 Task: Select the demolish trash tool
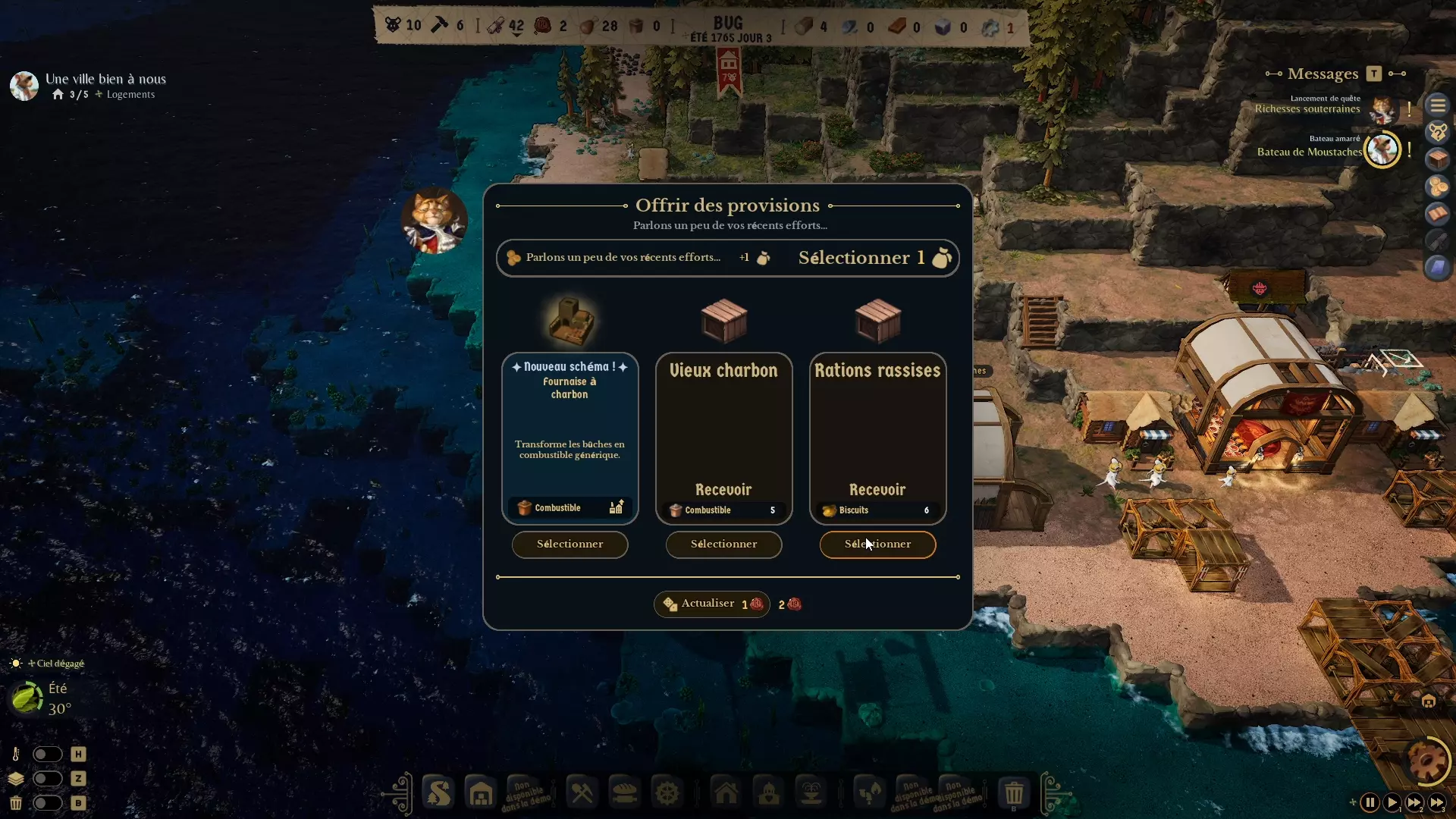tap(1015, 792)
